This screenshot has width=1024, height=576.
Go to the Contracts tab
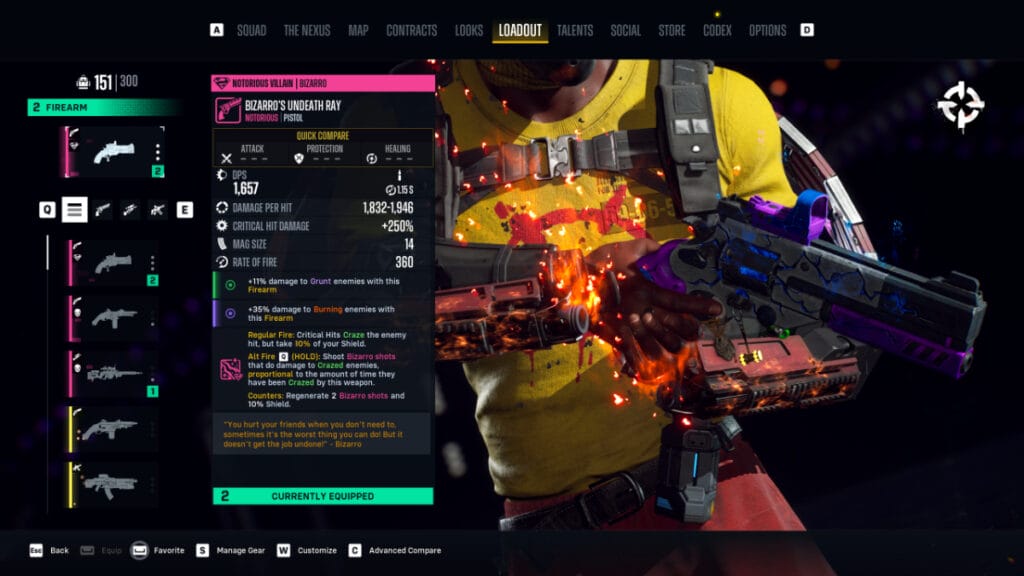point(412,30)
